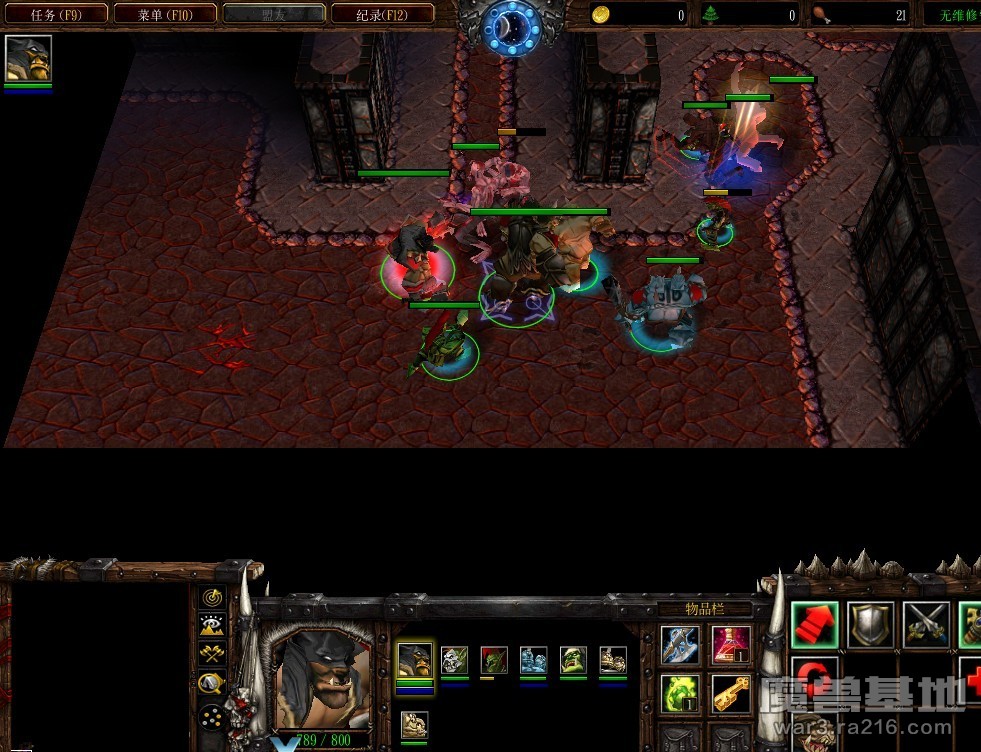981x752 pixels.
Task: Click the minimap signal ping button
Action: point(211,598)
